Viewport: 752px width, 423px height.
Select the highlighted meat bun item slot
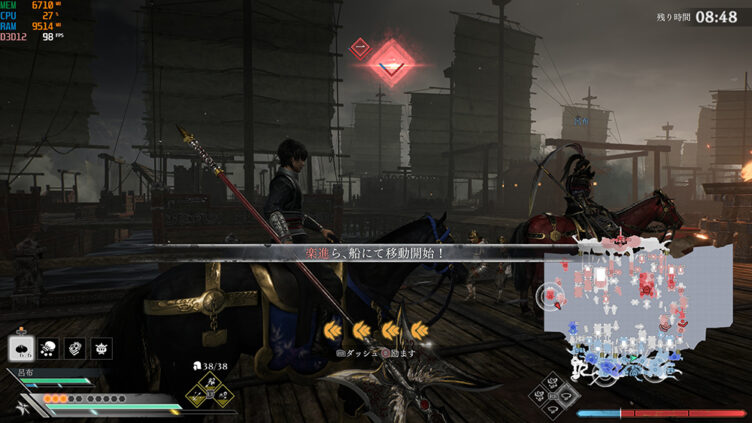click(x=20, y=348)
